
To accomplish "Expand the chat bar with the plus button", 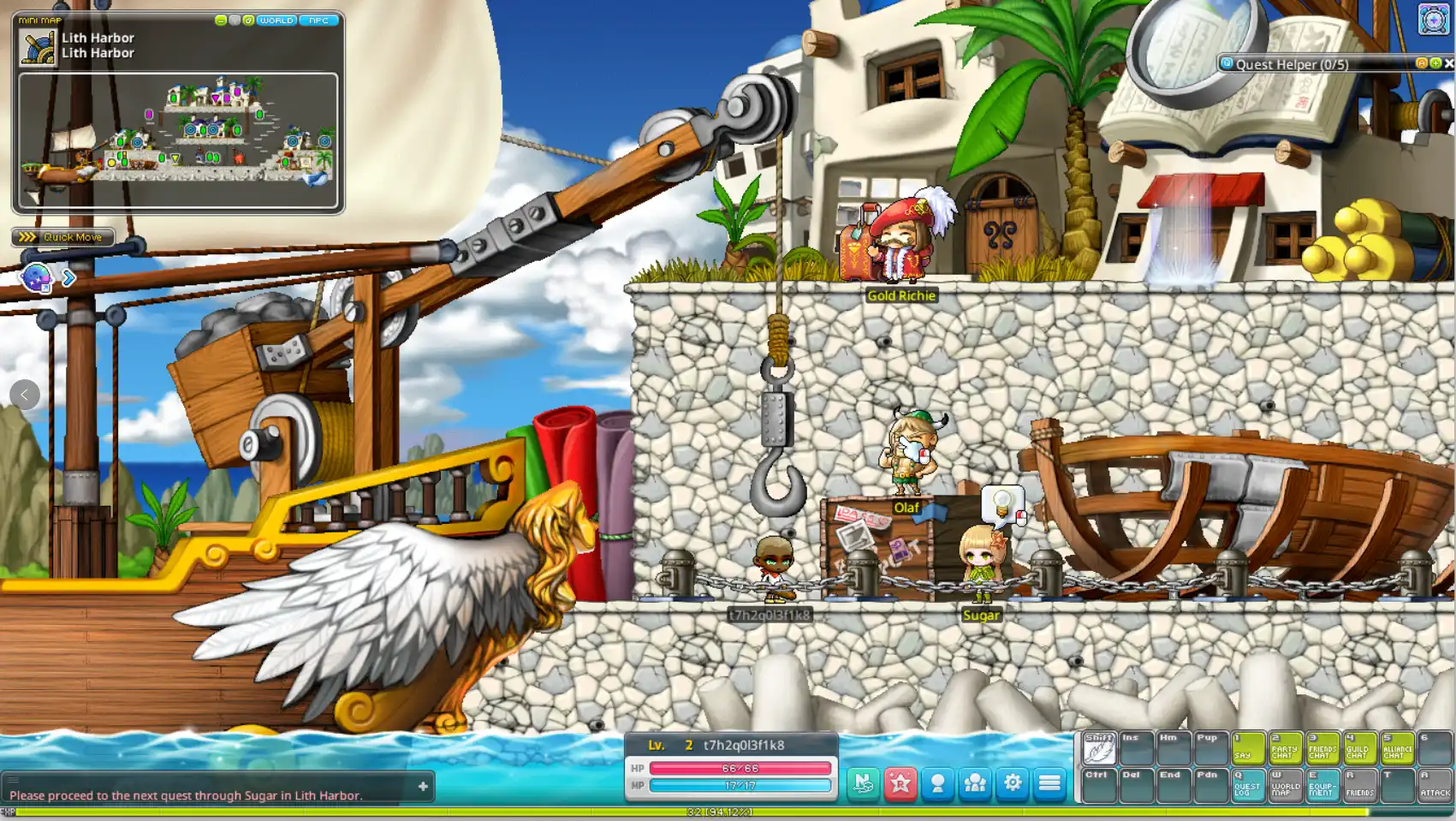I will pyautogui.click(x=422, y=786).
